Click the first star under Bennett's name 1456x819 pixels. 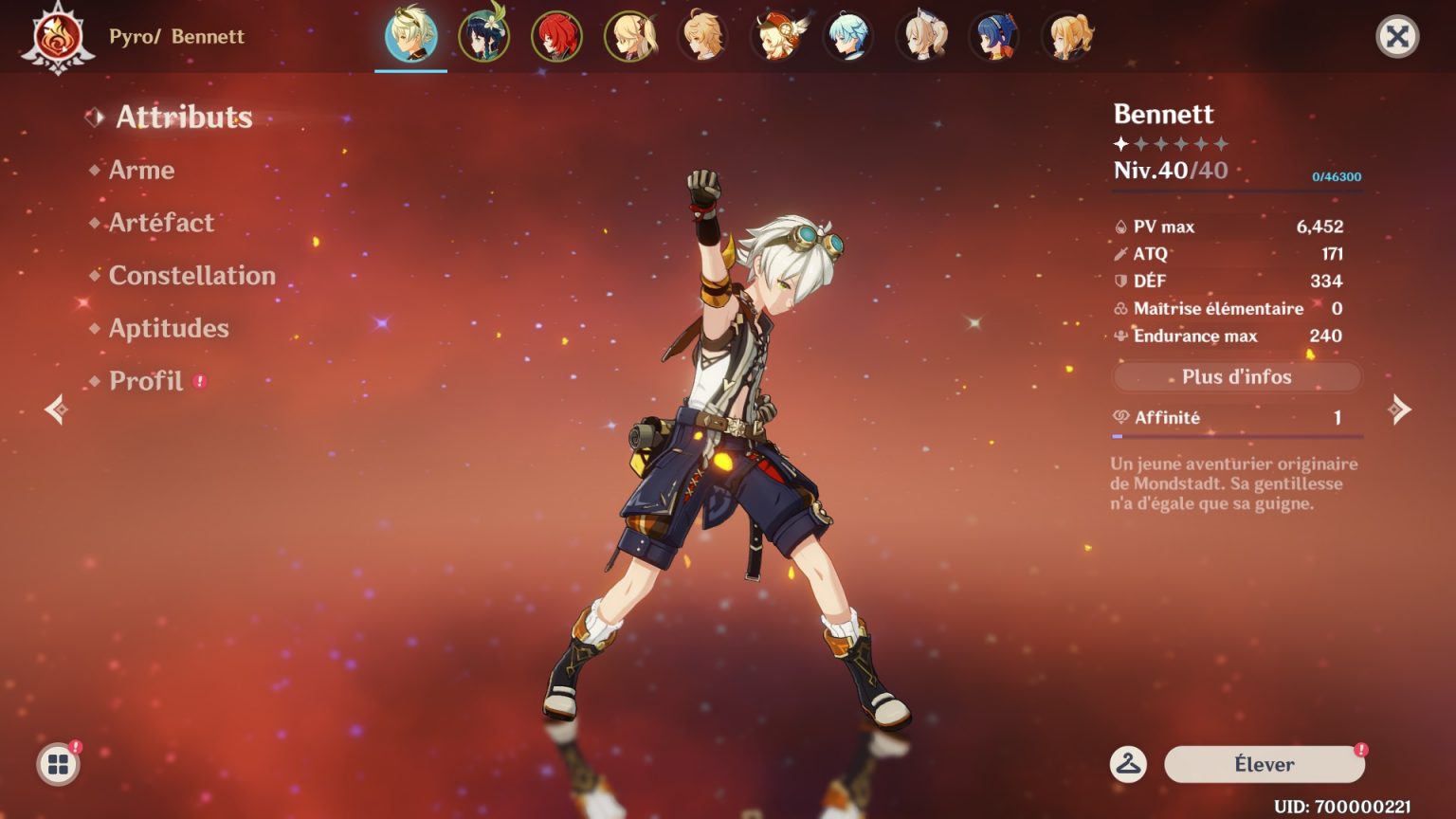click(1120, 145)
